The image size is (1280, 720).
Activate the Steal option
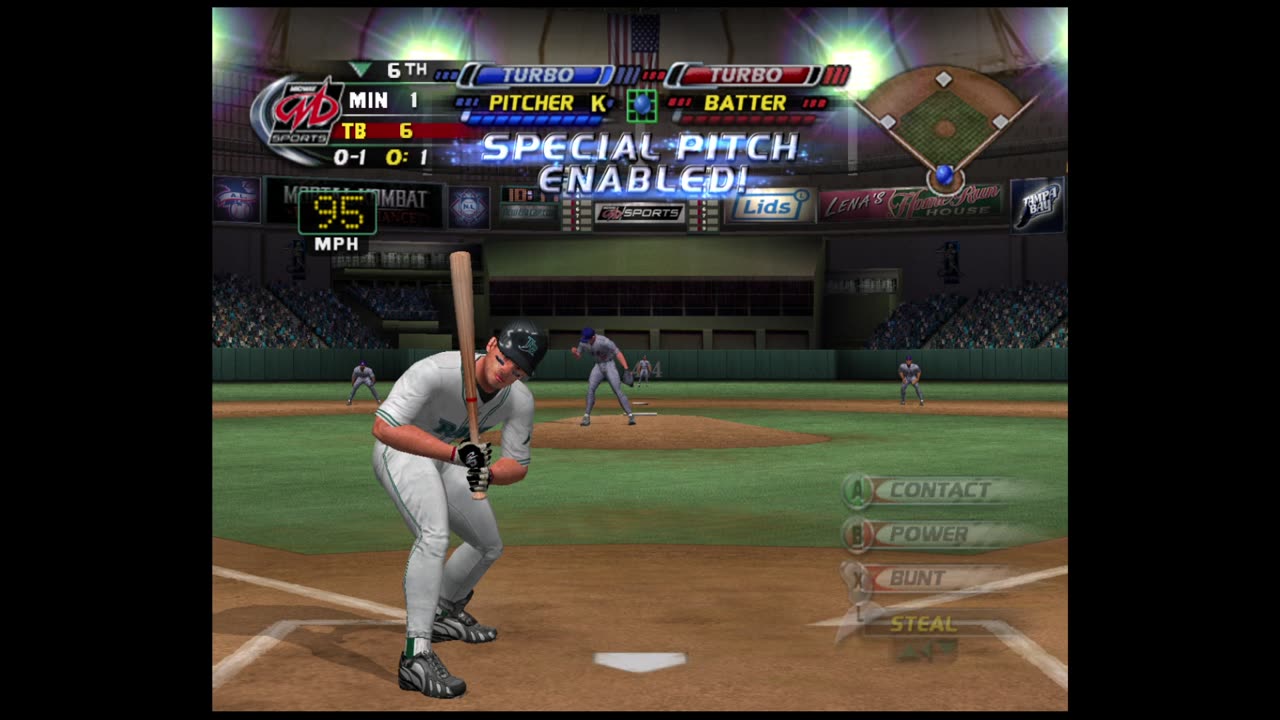click(x=923, y=624)
